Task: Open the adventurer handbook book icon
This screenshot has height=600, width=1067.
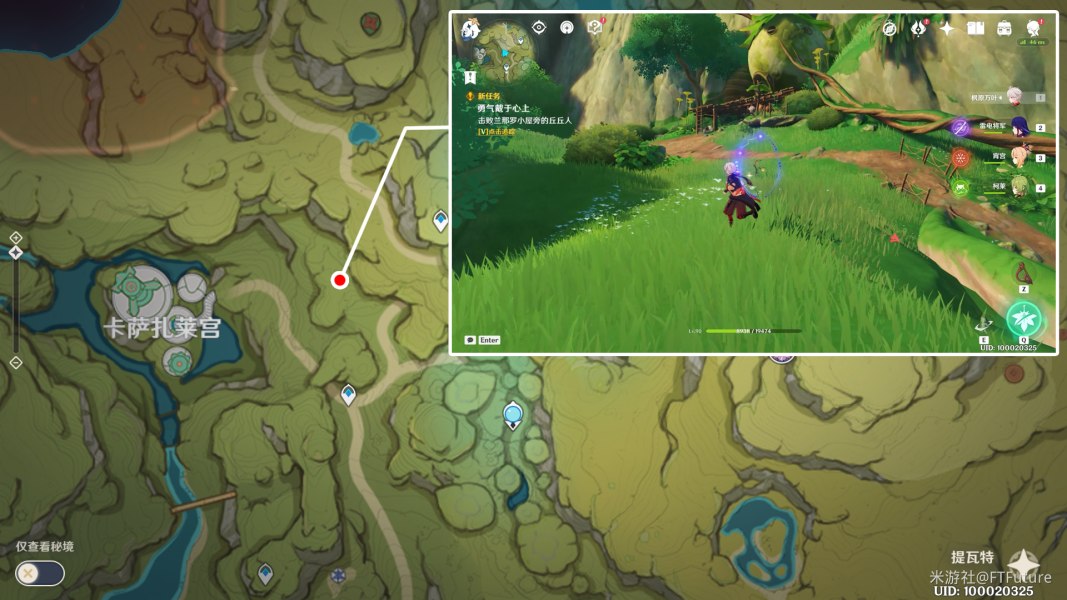Action: [975, 28]
